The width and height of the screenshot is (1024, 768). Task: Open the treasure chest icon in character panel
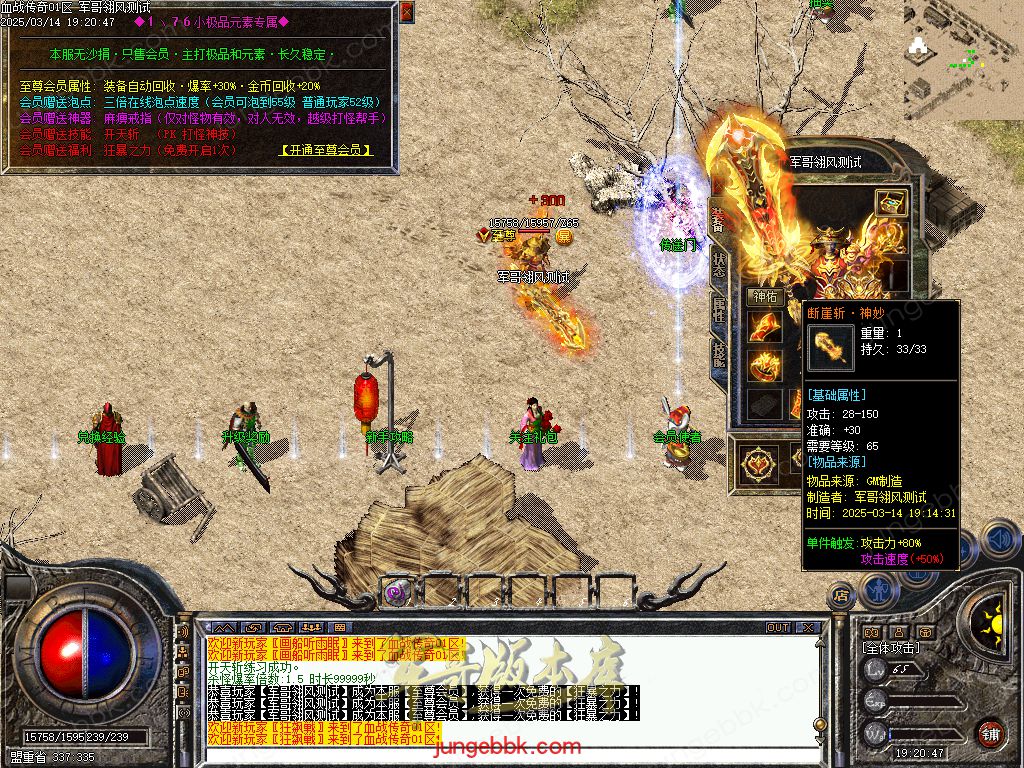tap(890, 203)
